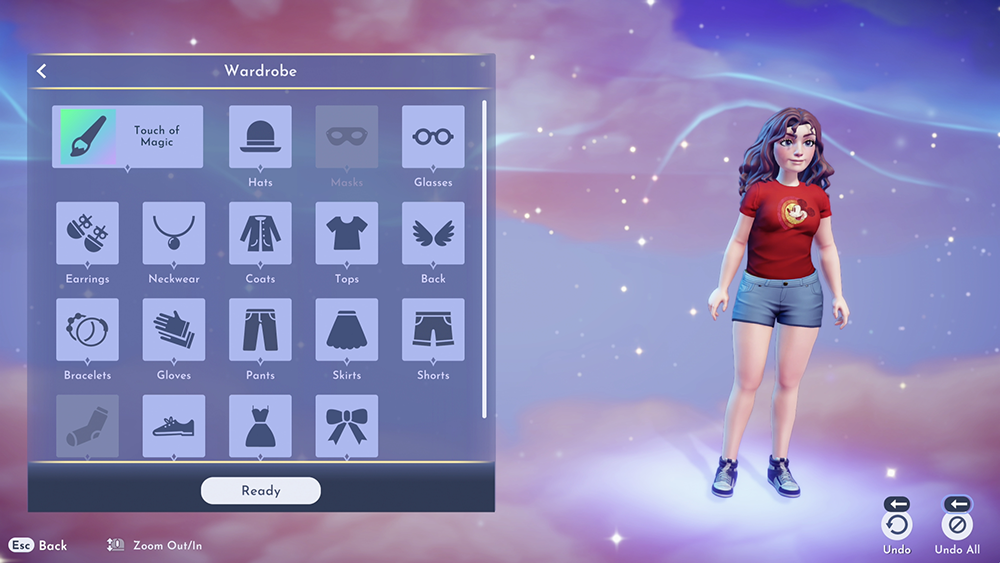Click the Undo button
The width and height of the screenshot is (1000, 563).
[x=897, y=525]
